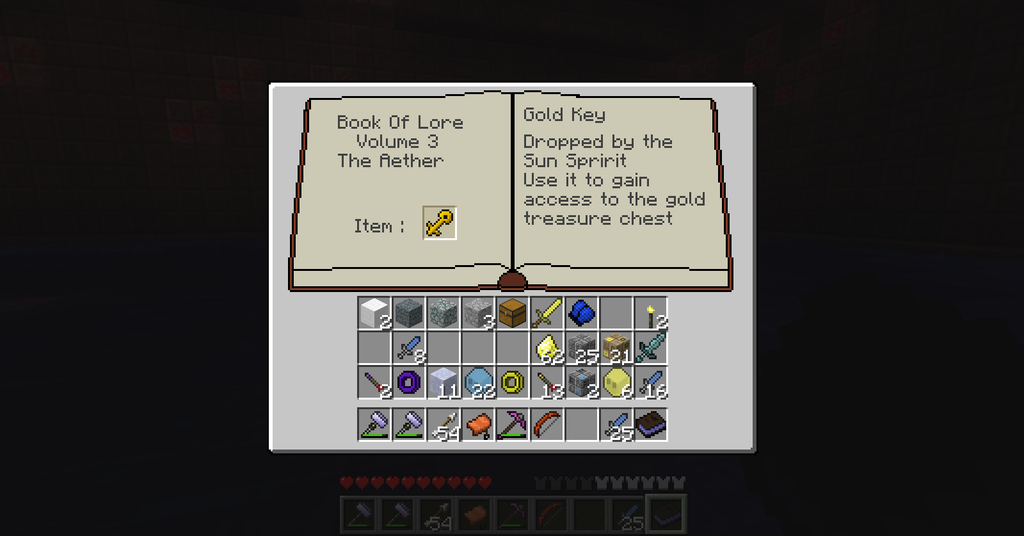Image resolution: width=1024 pixels, height=536 pixels.
Task: Select the yellow block stack of 6
Action: [616, 381]
